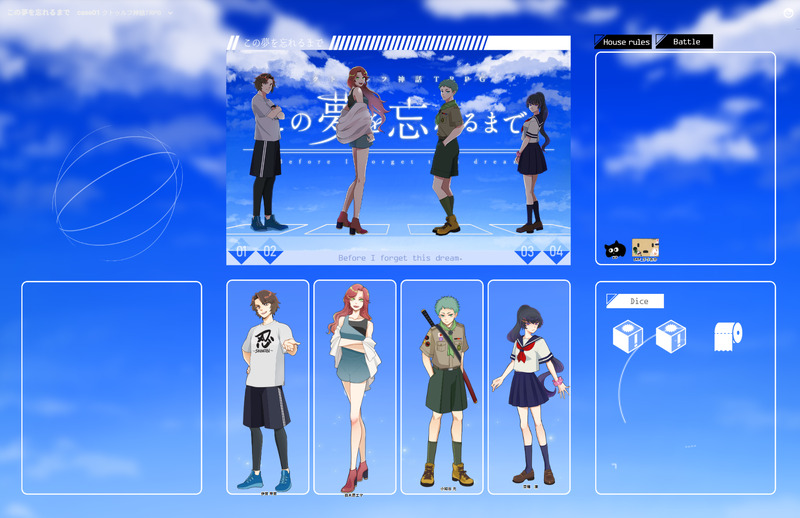Select the tan map thumbnail token

tap(645, 249)
